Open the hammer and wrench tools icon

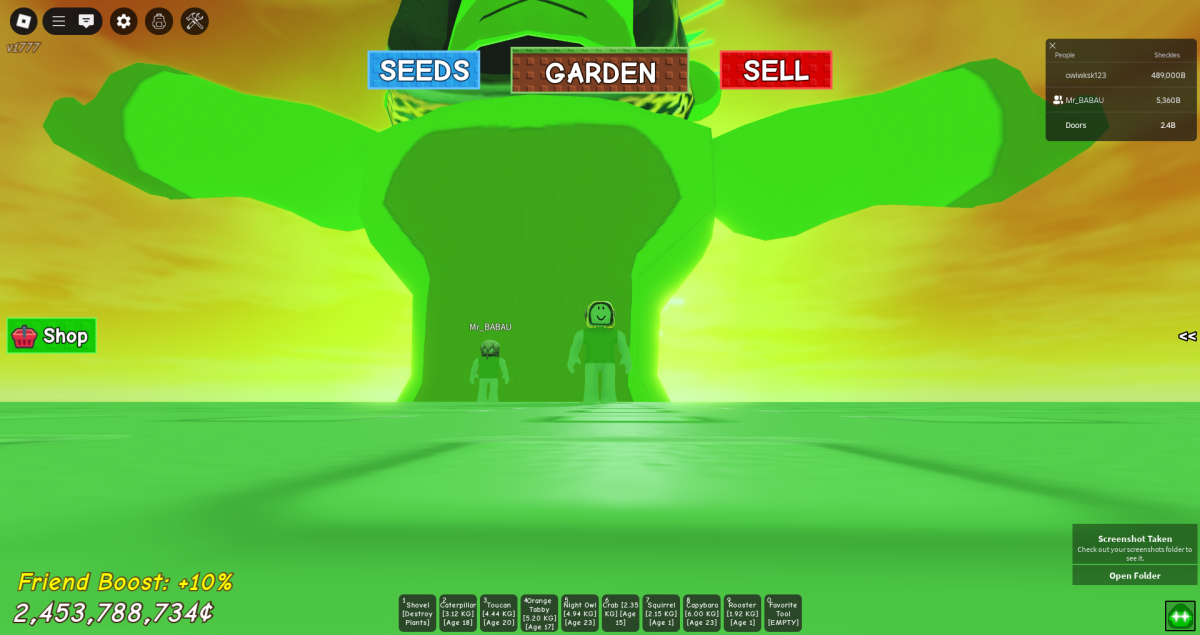click(x=195, y=21)
